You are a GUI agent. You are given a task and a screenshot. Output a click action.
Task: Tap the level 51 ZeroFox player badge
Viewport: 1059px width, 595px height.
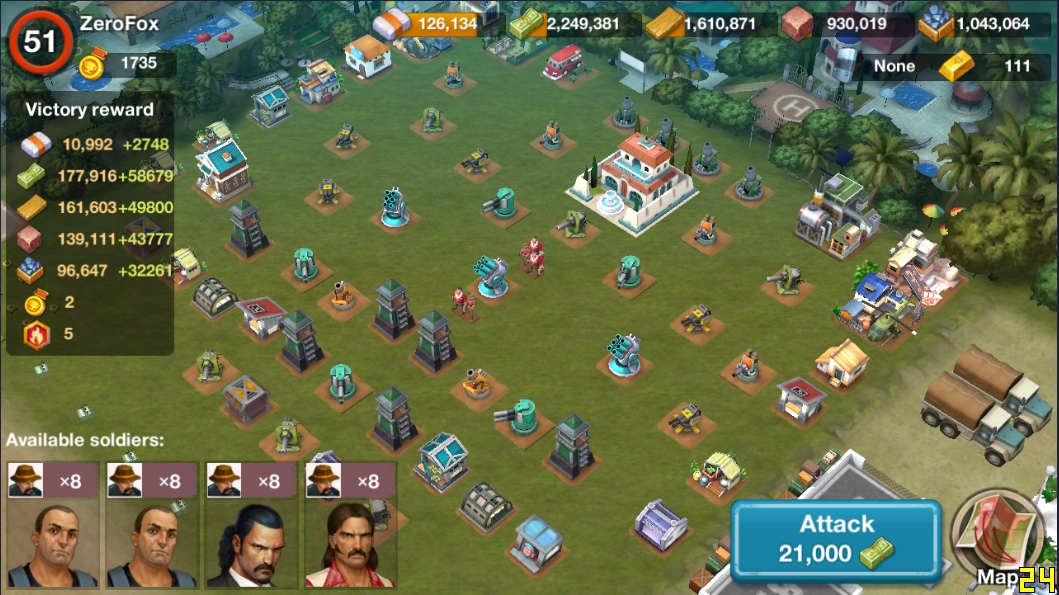point(40,42)
